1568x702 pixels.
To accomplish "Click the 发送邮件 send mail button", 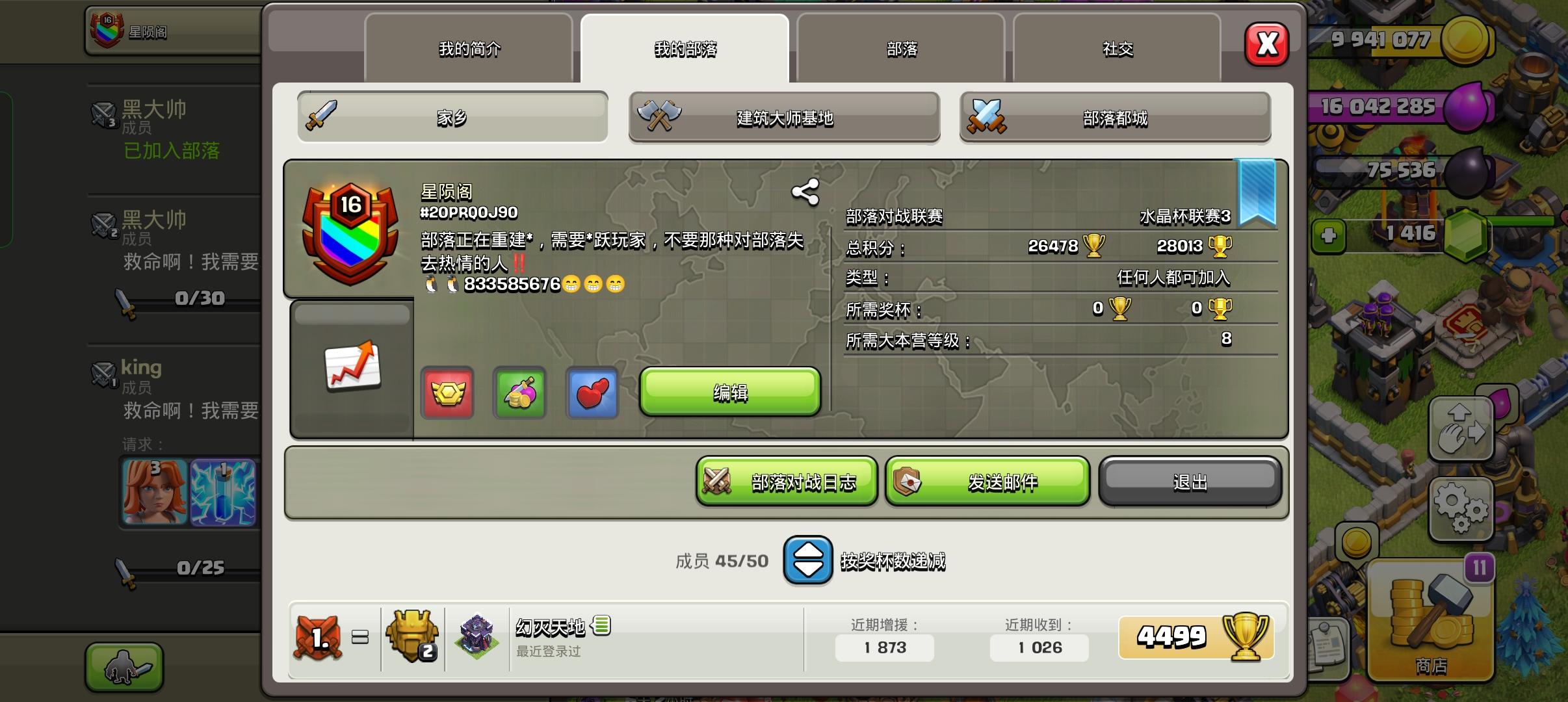I will (986, 481).
